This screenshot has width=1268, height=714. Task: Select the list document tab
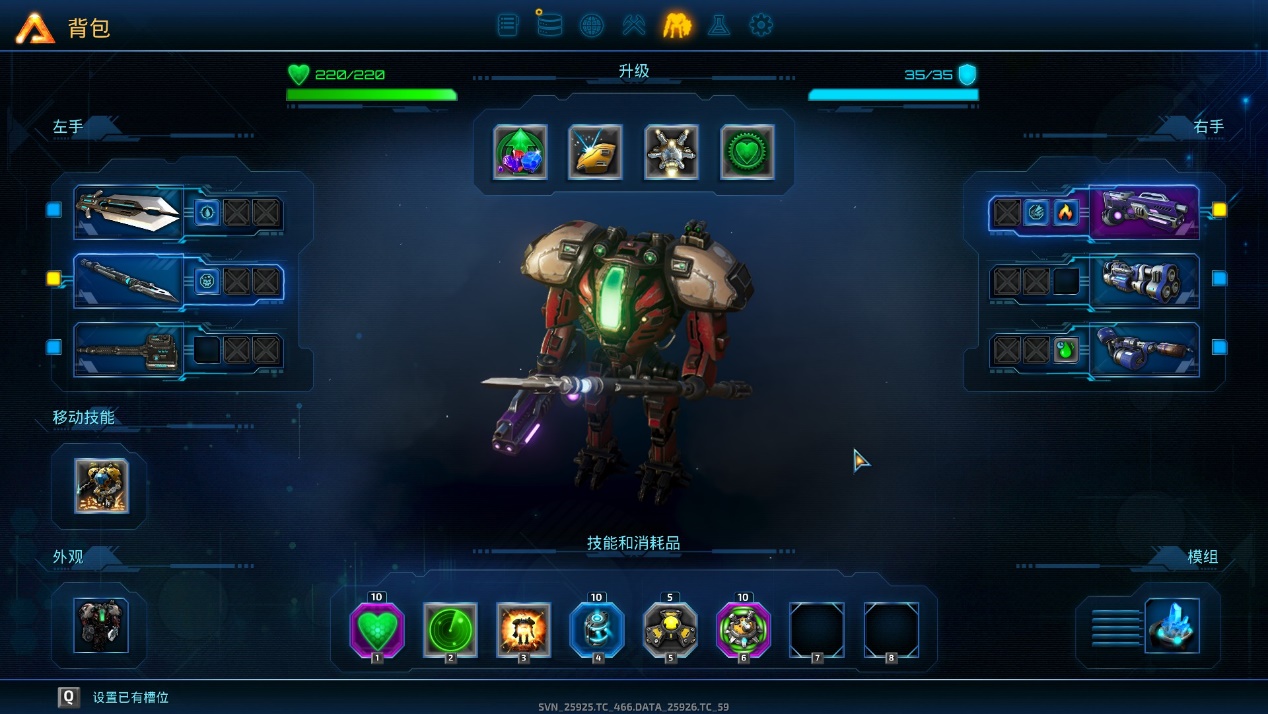[508, 25]
